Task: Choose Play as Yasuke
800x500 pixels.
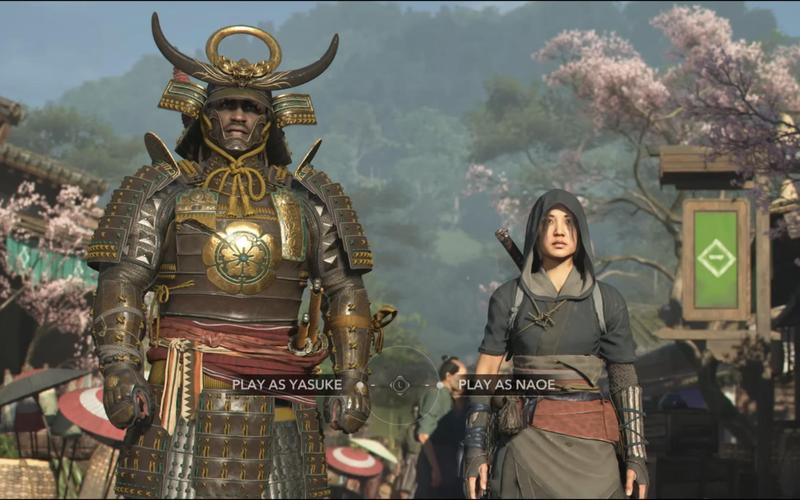Action: [287, 384]
